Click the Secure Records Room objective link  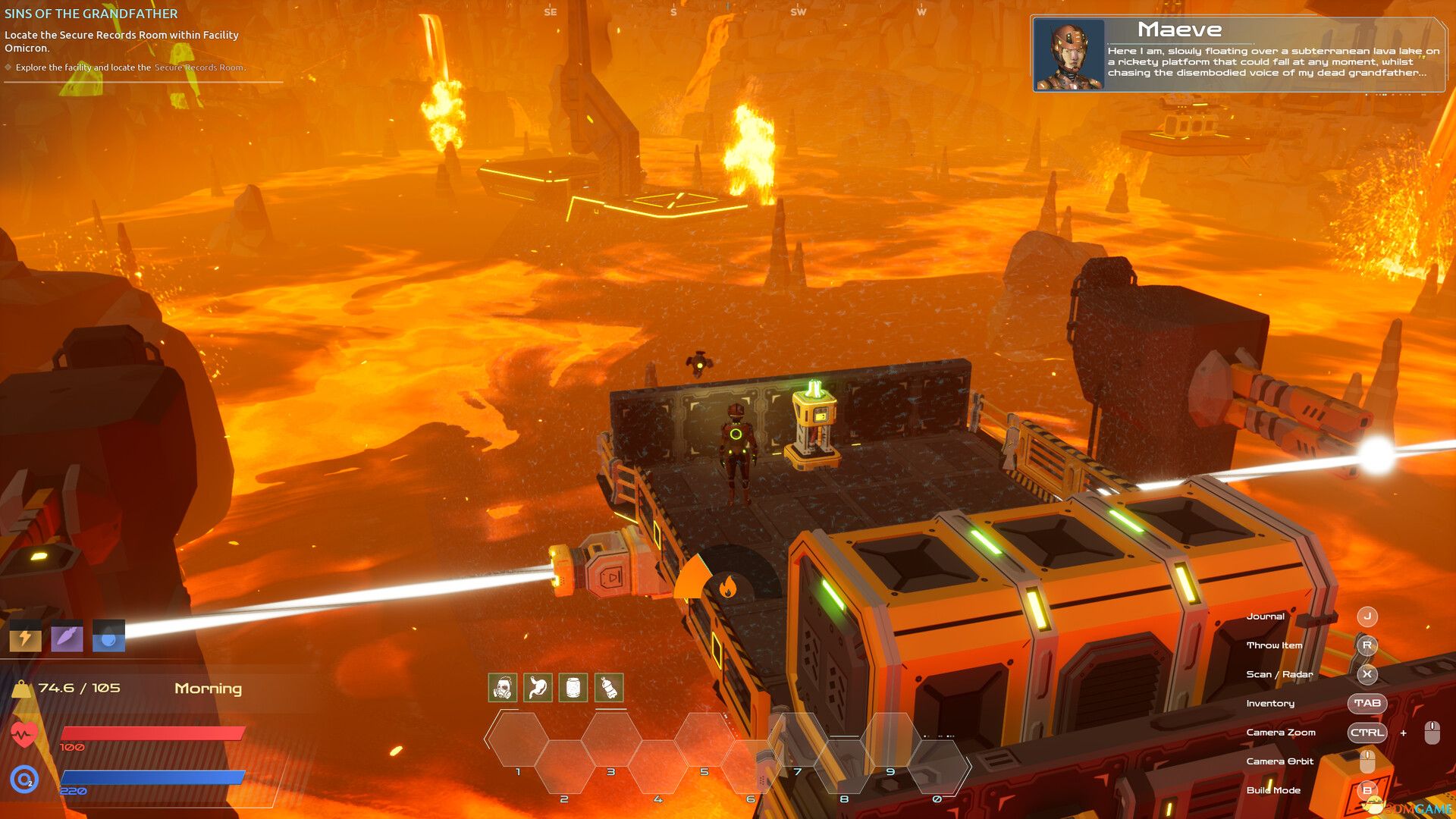(199, 67)
